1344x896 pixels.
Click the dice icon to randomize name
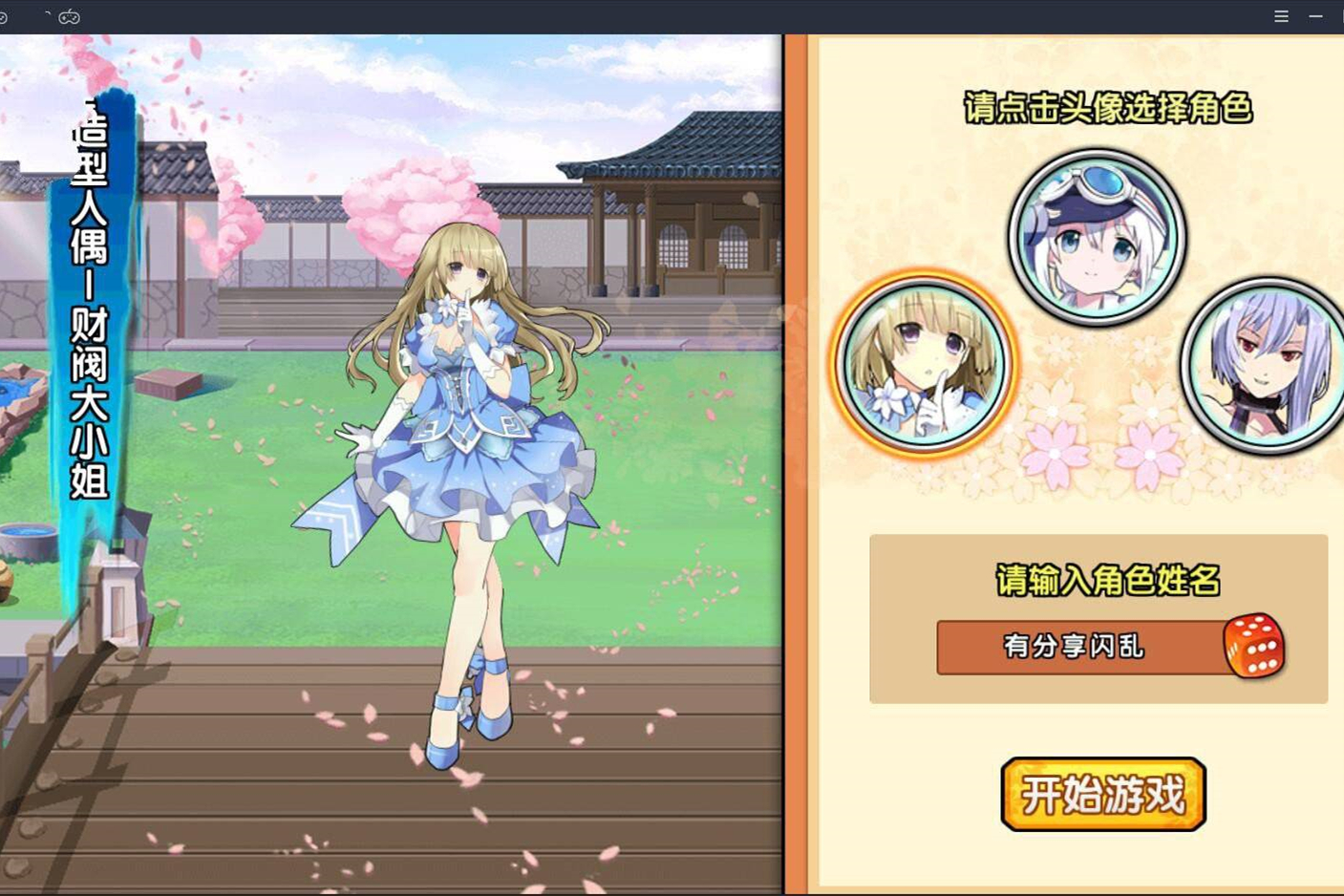pyautogui.click(x=1255, y=647)
